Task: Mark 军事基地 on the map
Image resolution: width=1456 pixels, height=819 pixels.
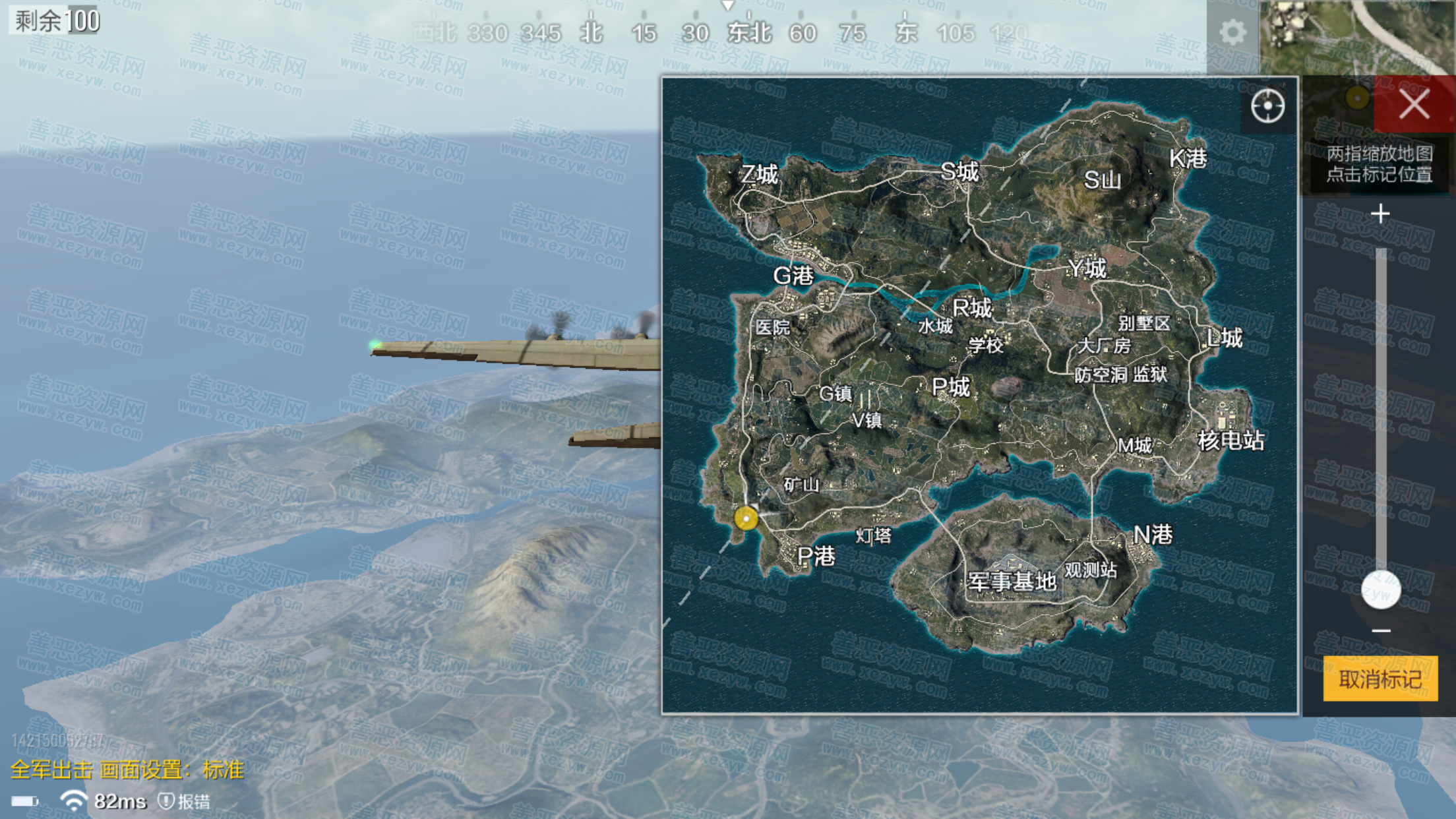Action: coord(1012,582)
